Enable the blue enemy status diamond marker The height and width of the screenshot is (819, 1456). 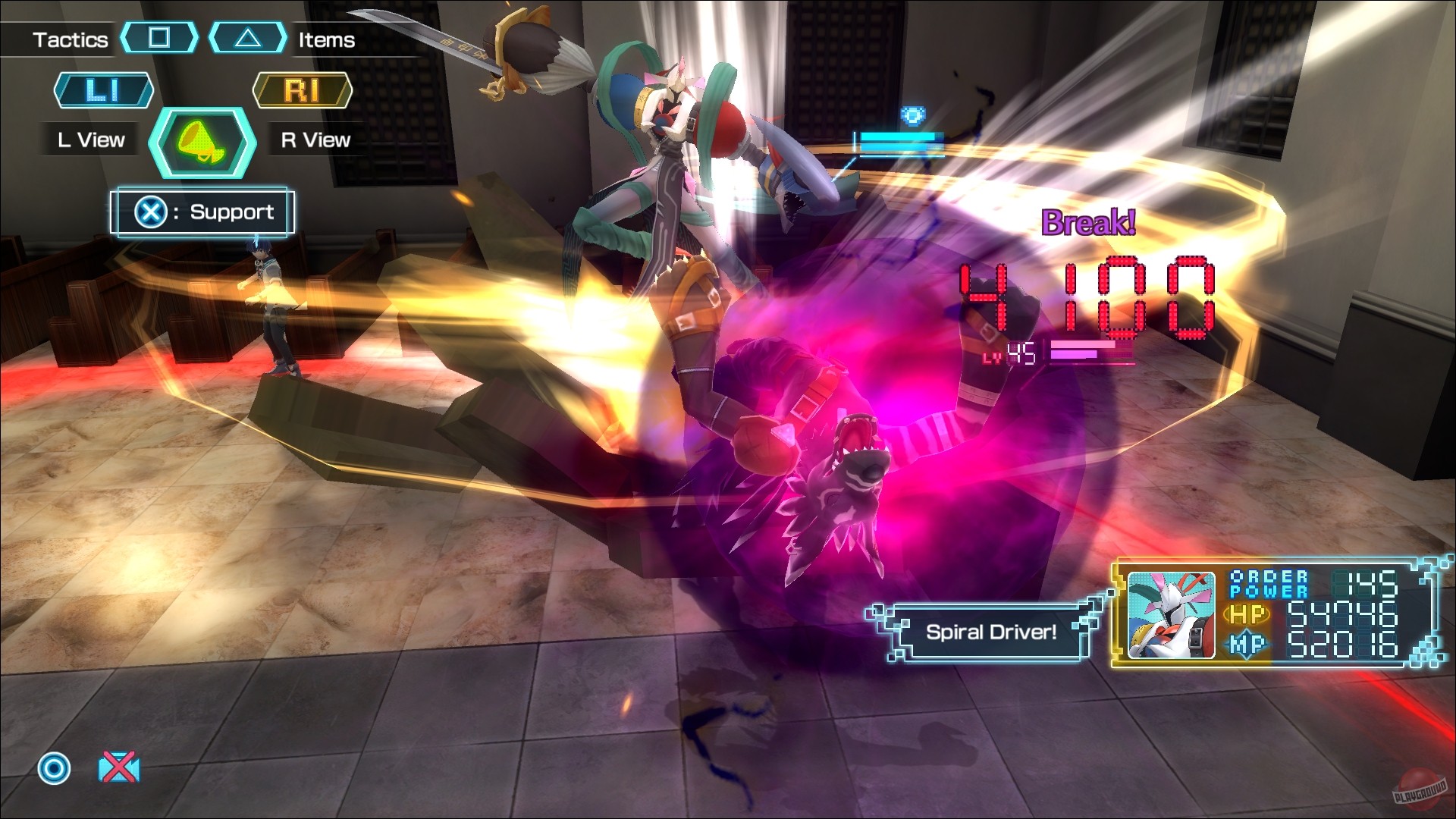click(x=914, y=114)
